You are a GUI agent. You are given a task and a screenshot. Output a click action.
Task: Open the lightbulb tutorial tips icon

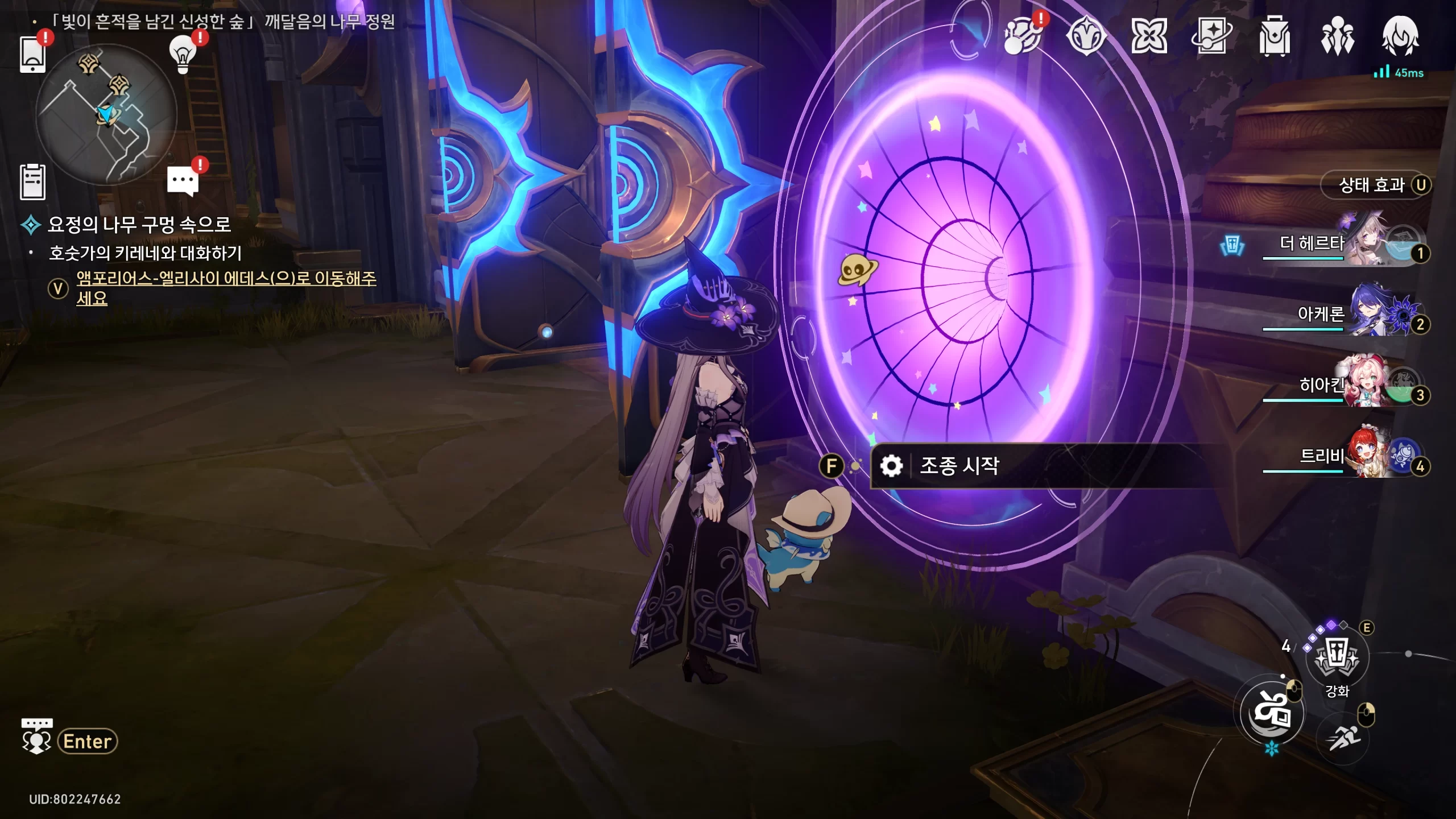coord(183,55)
